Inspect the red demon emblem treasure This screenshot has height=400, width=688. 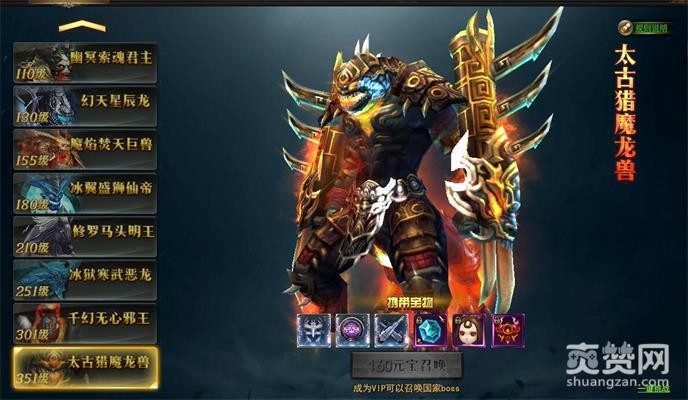point(507,329)
